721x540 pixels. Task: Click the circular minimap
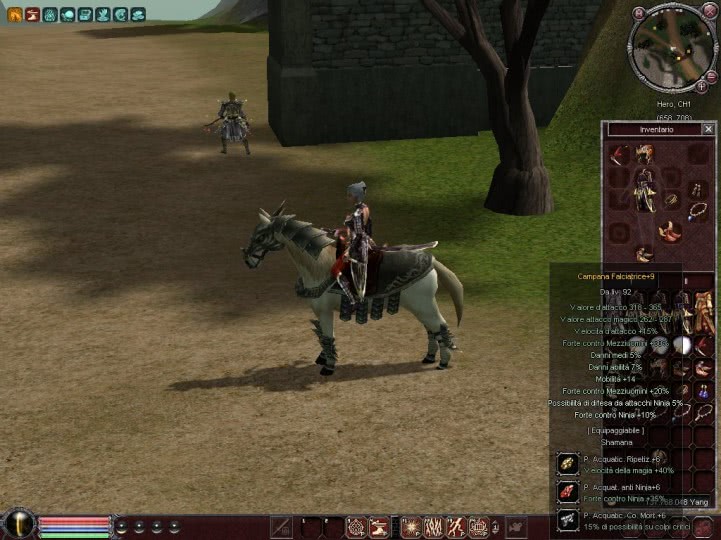coord(671,47)
